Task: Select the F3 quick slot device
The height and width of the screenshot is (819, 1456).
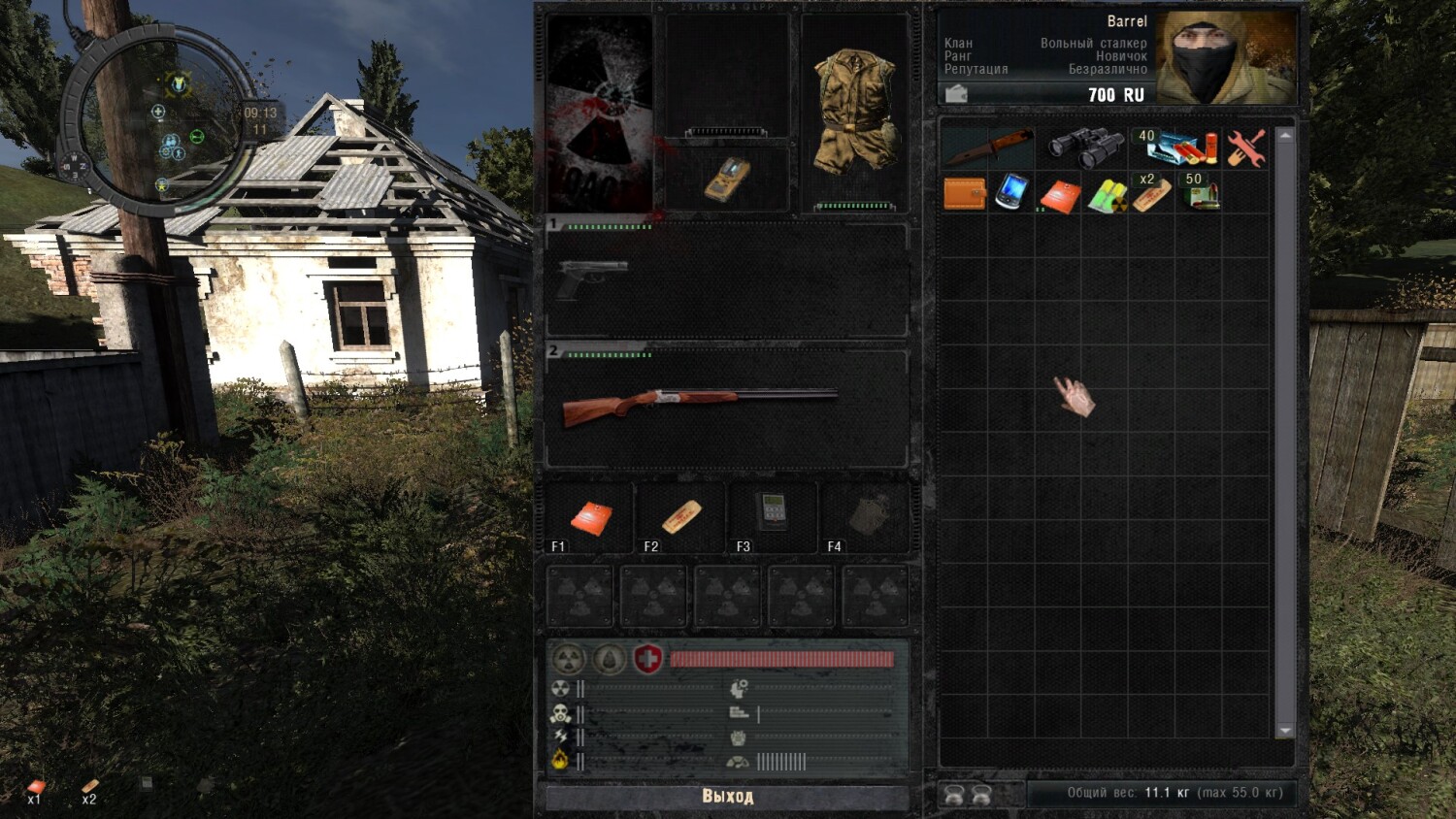Action: (x=772, y=511)
